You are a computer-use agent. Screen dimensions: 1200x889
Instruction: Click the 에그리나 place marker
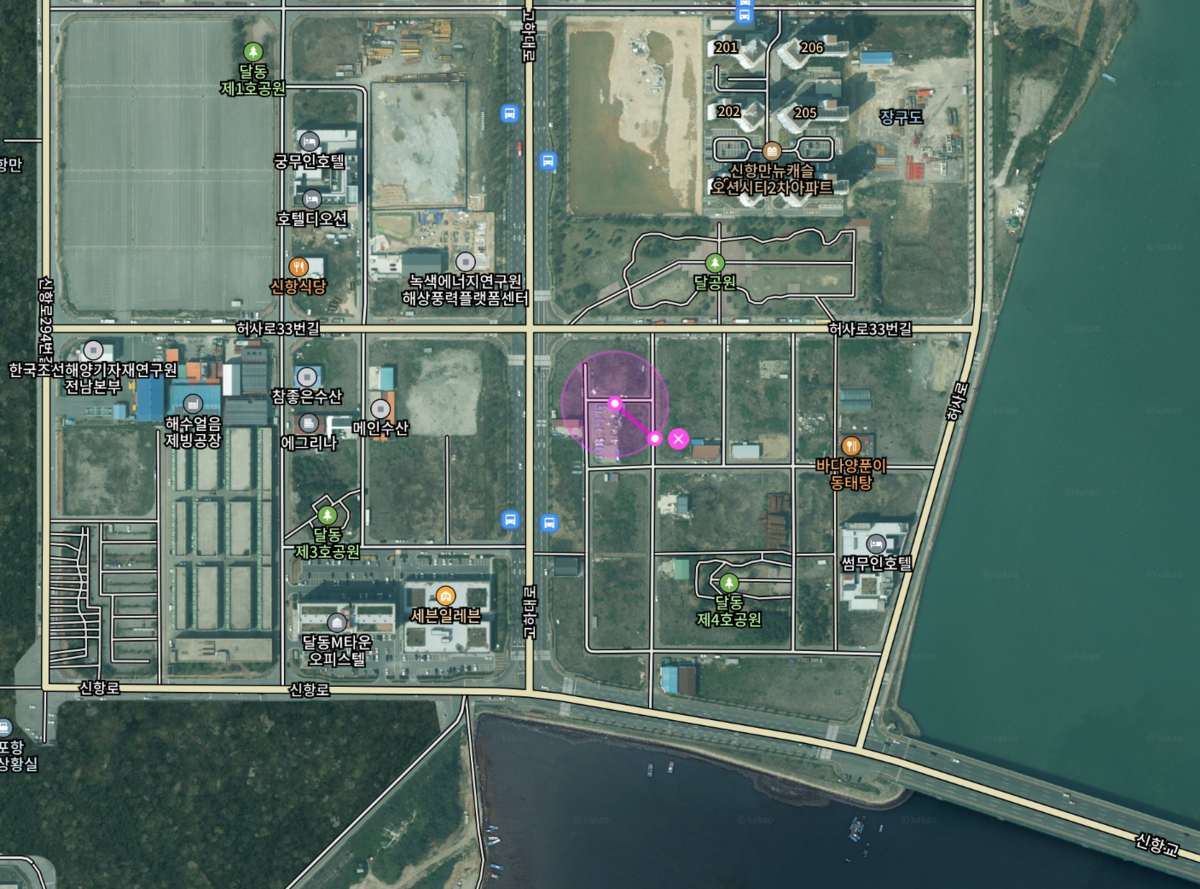[x=308, y=423]
